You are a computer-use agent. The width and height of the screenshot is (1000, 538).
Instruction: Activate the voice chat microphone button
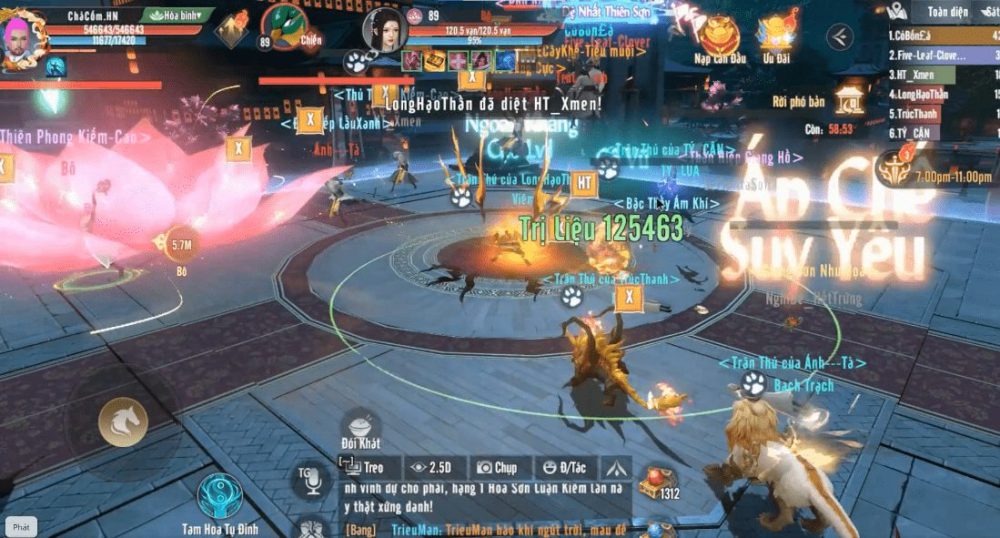[310, 480]
